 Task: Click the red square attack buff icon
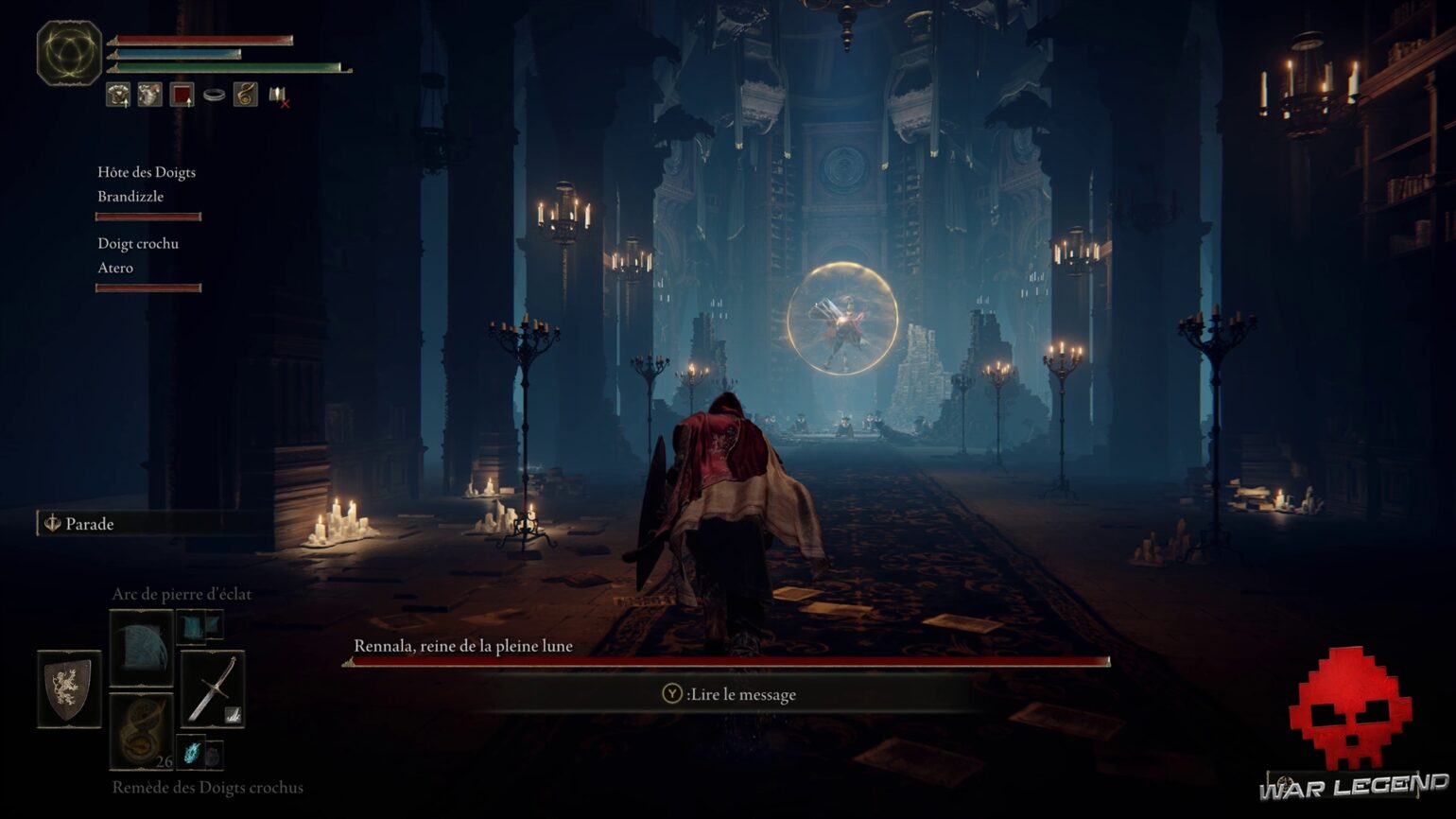pyautogui.click(x=181, y=96)
